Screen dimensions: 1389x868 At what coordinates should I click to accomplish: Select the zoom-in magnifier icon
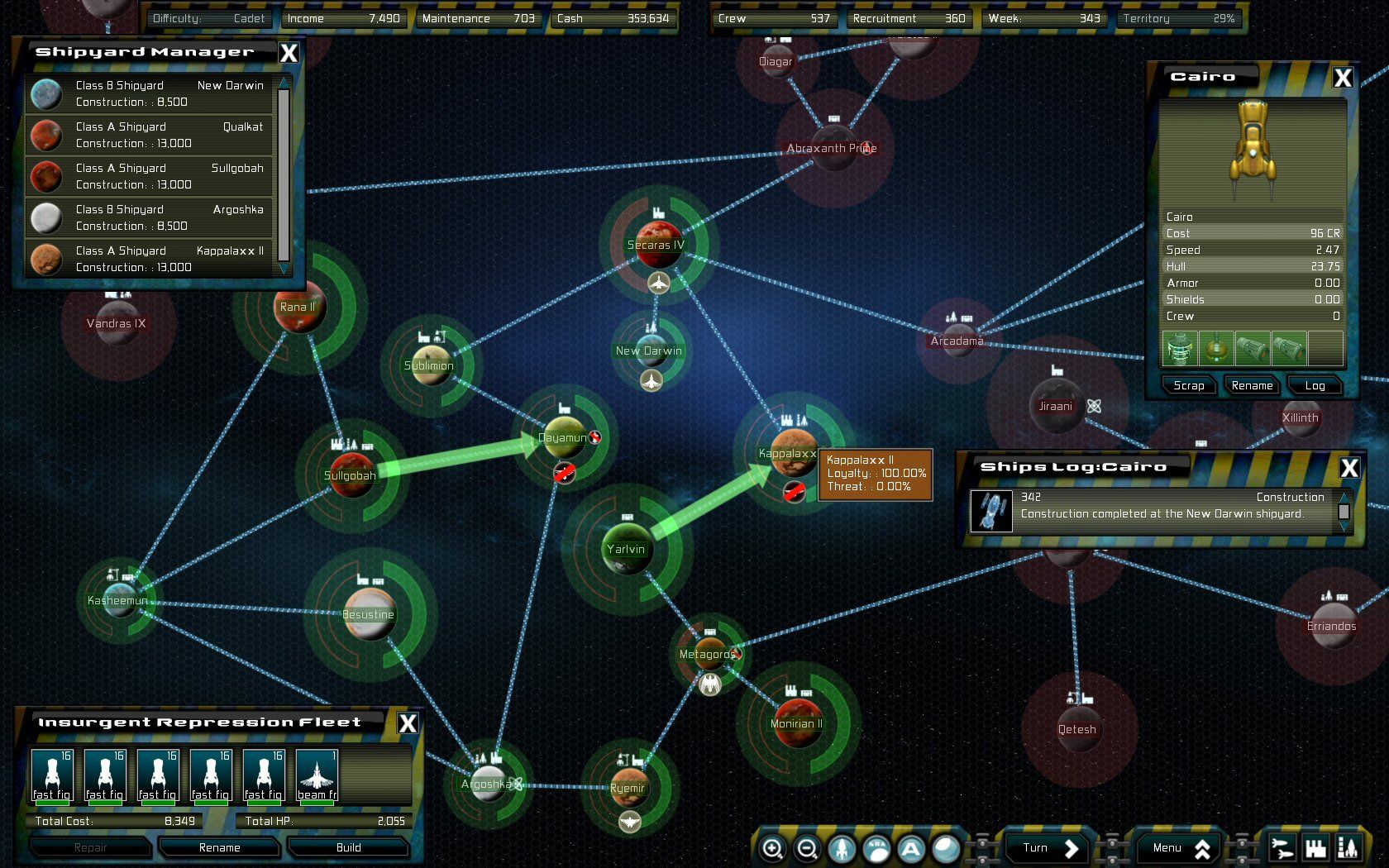coord(773,848)
